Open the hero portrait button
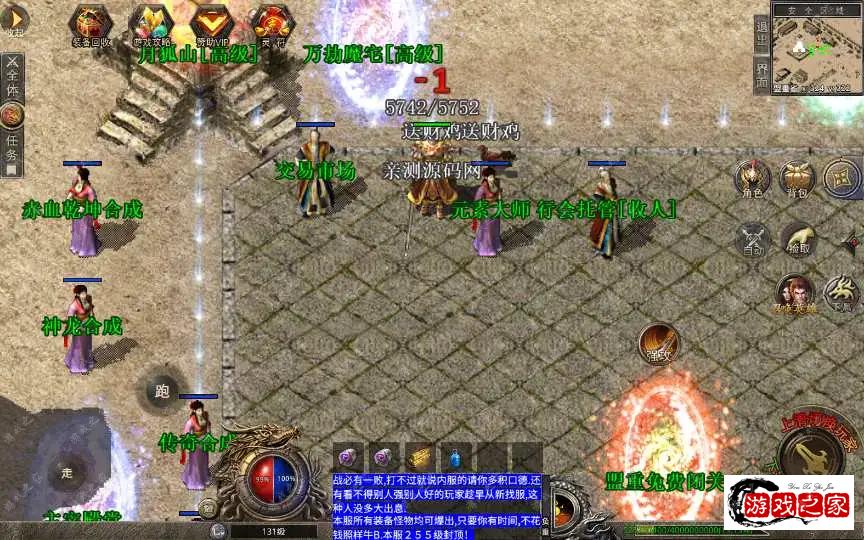The width and height of the screenshot is (864, 540). click(x=795, y=295)
